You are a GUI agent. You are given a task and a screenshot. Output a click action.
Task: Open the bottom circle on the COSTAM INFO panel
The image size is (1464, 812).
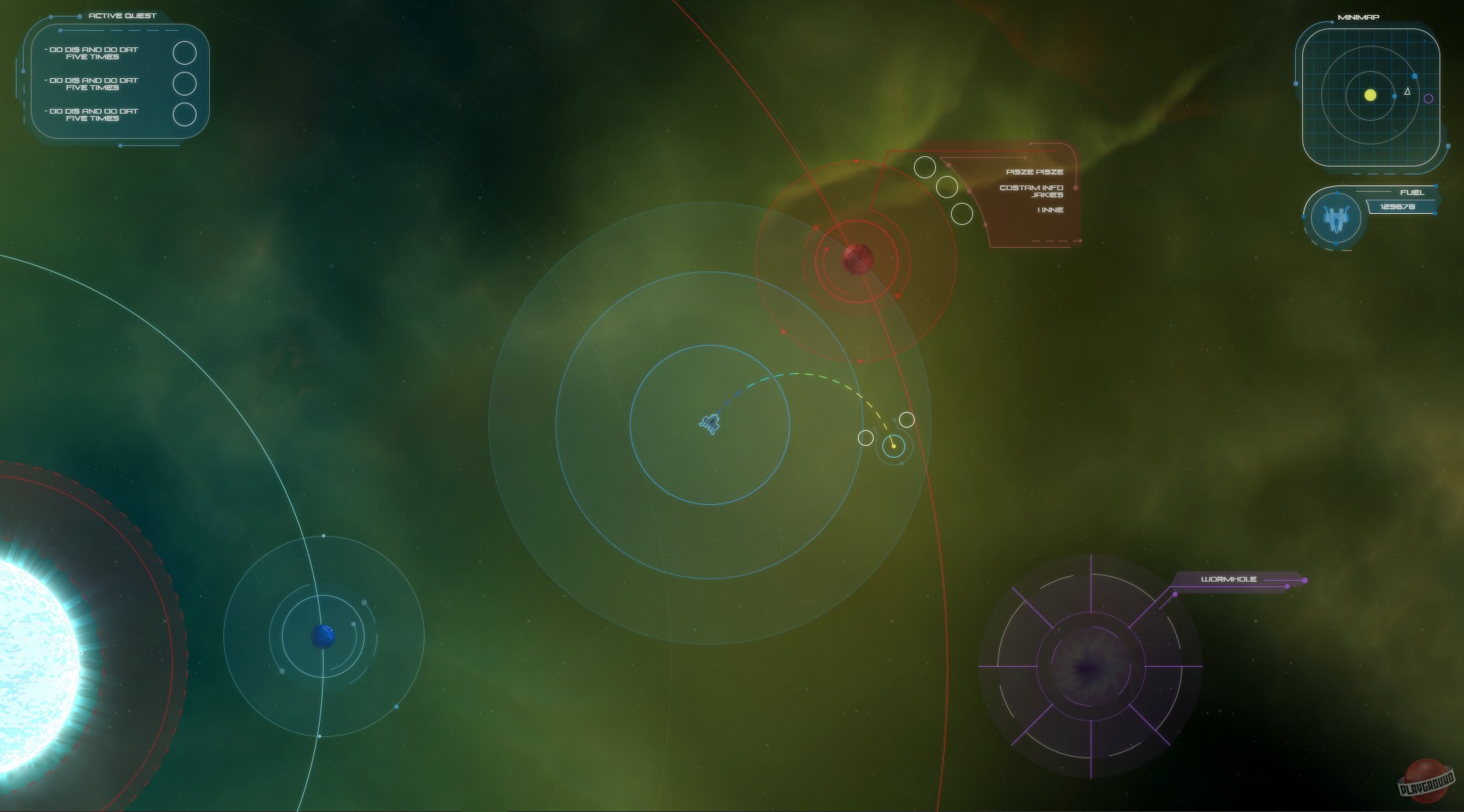coord(962,212)
